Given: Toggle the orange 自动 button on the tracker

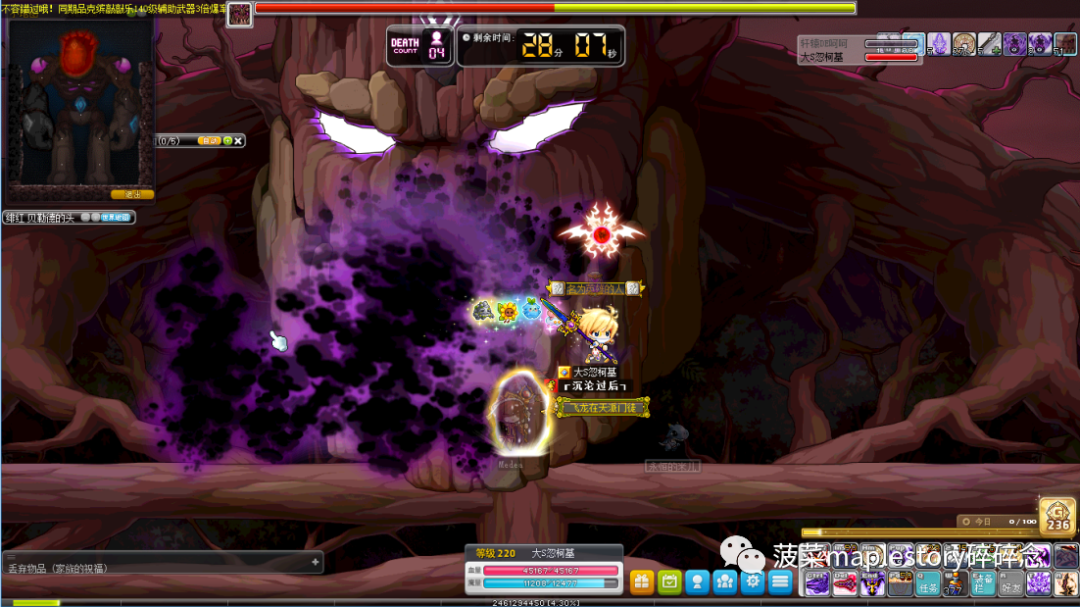Looking at the screenshot, I should click(x=209, y=141).
